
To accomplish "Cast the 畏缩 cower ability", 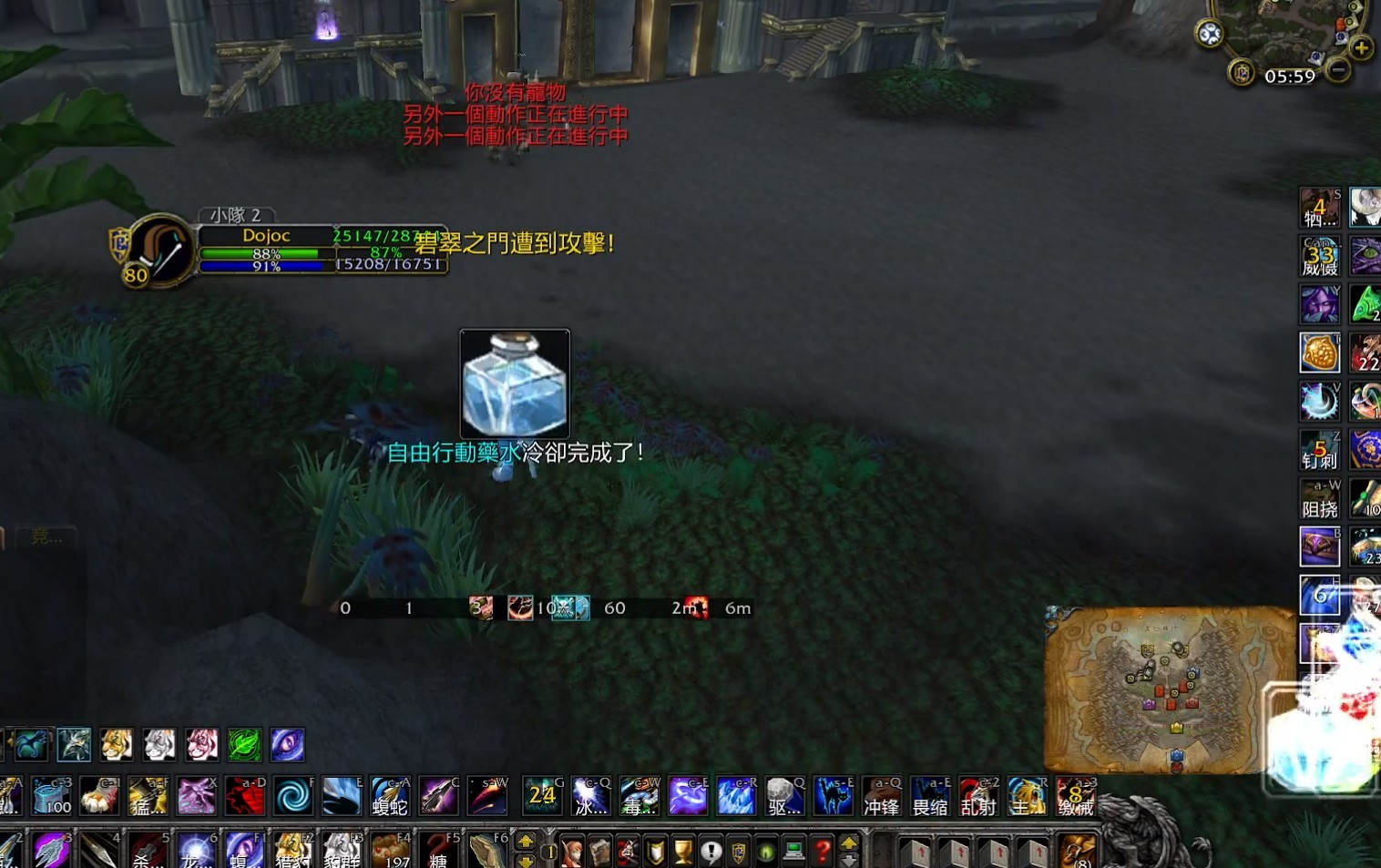I will point(930,797).
